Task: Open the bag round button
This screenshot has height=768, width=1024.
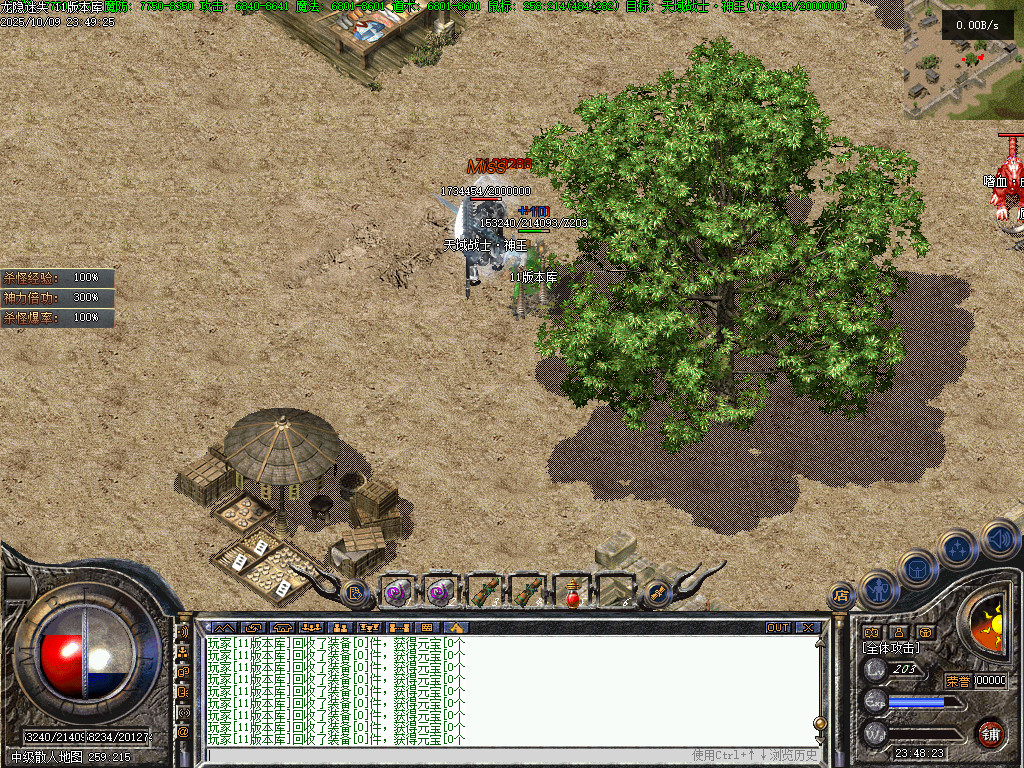Action: 918,568
